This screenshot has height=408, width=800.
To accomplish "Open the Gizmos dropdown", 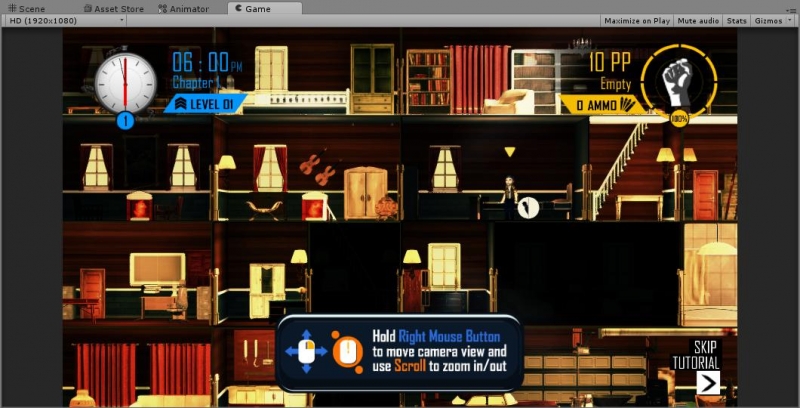I will click(x=773, y=20).
